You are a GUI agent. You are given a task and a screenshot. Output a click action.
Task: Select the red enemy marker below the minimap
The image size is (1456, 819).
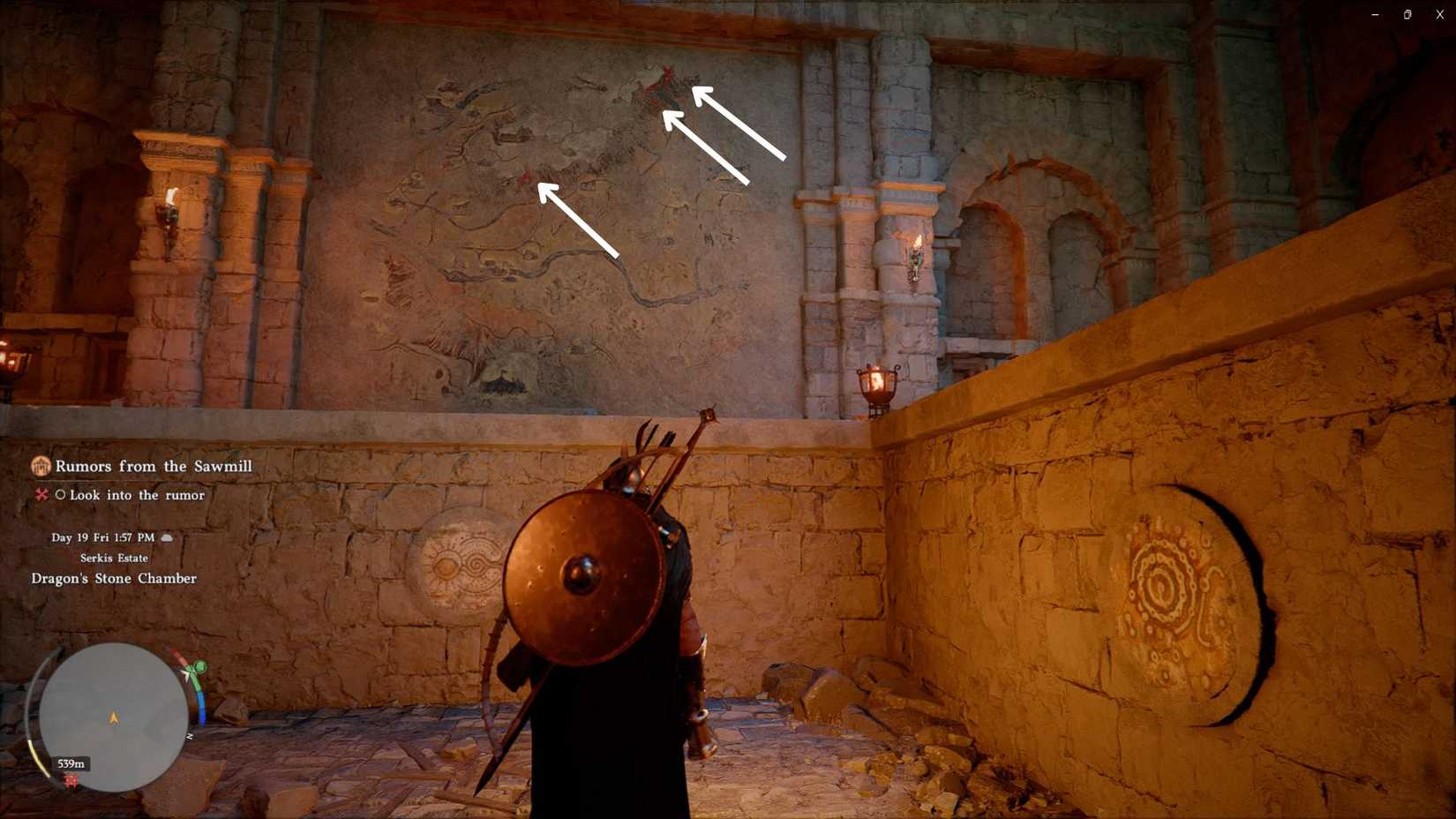coord(71,781)
